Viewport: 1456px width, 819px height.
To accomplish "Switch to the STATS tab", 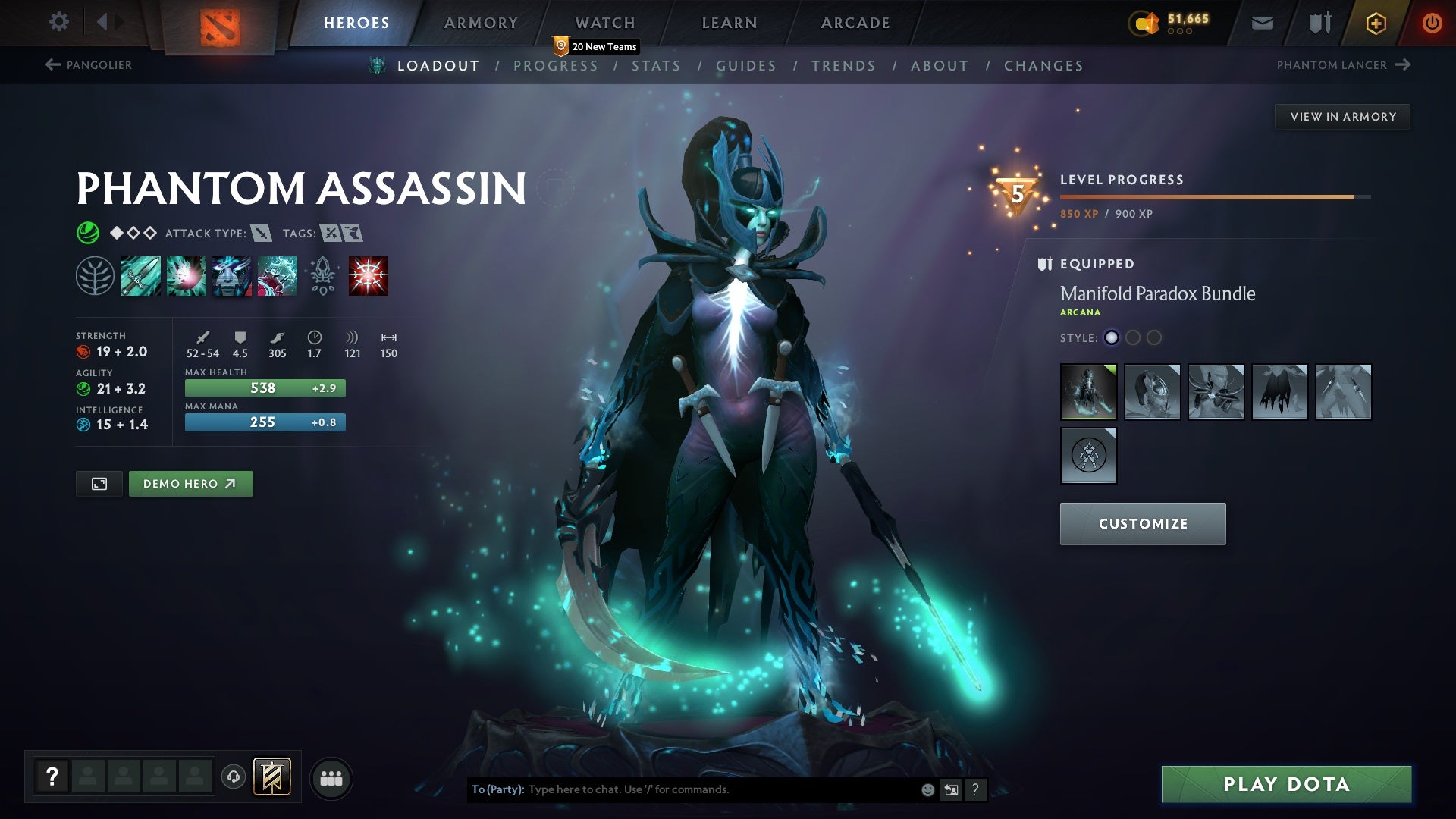I will point(657,66).
